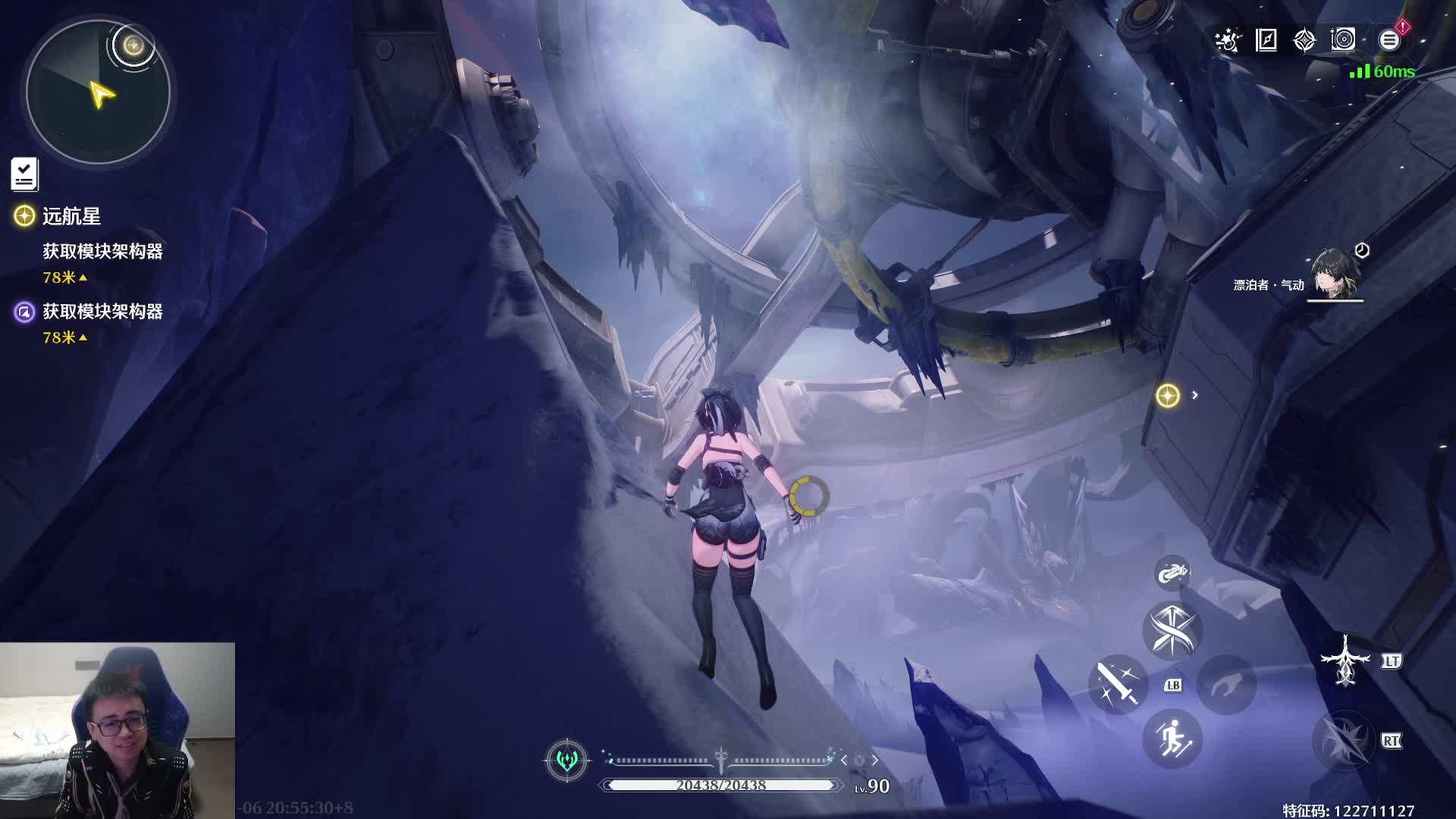Screen dimensions: 1456x819
Task: Tap the dimmed grapple hand button
Action: 1226,685
